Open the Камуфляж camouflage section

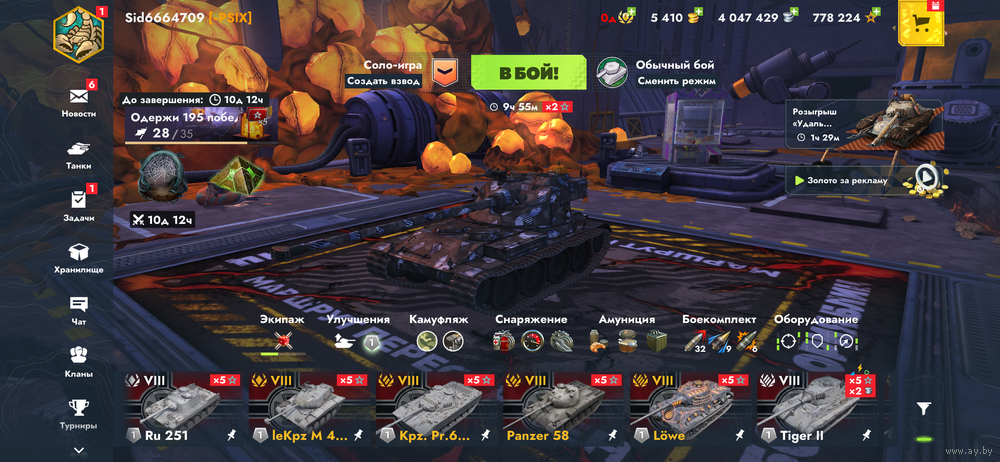(x=439, y=334)
